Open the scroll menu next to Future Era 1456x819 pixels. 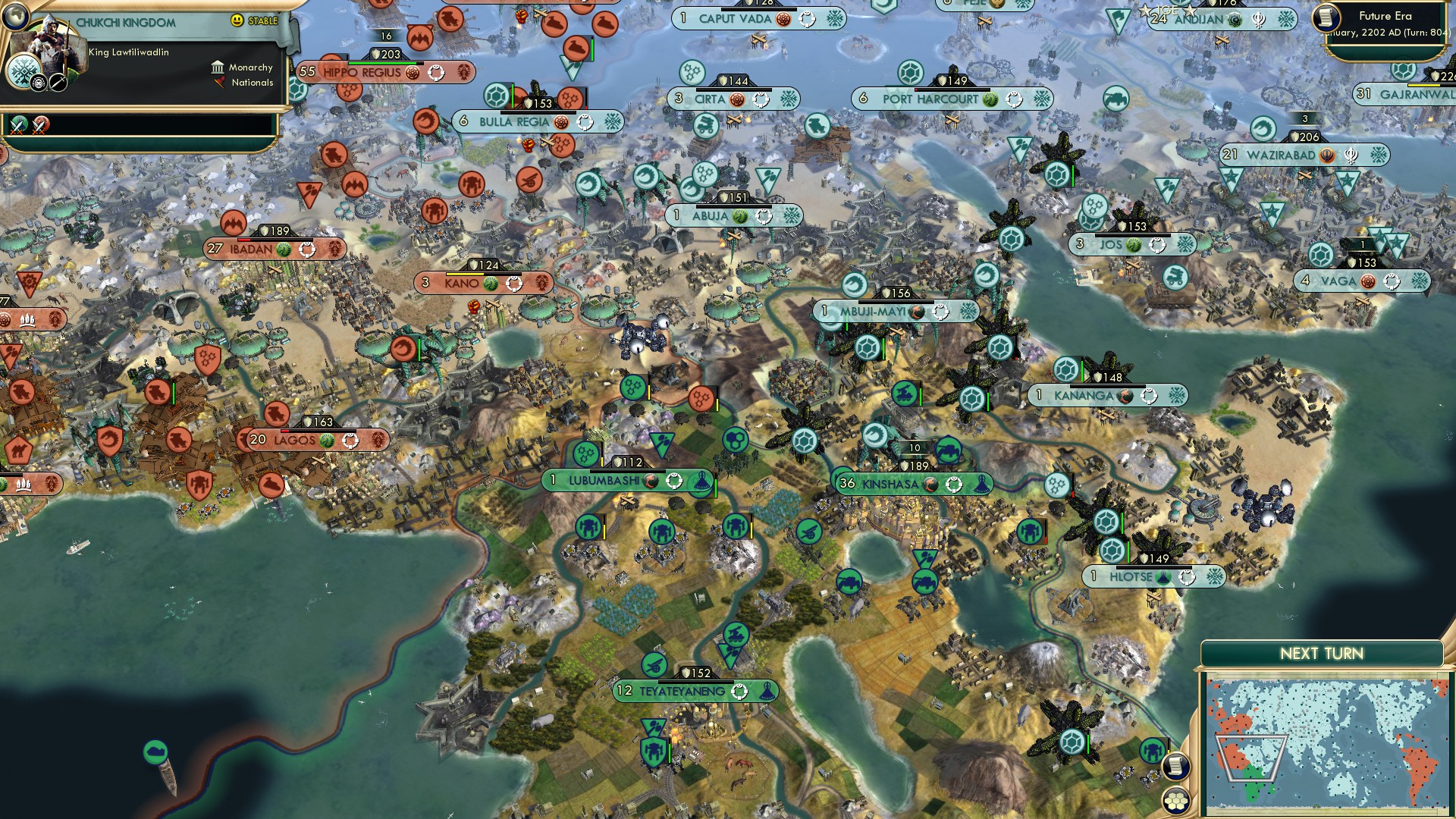pos(1326,17)
